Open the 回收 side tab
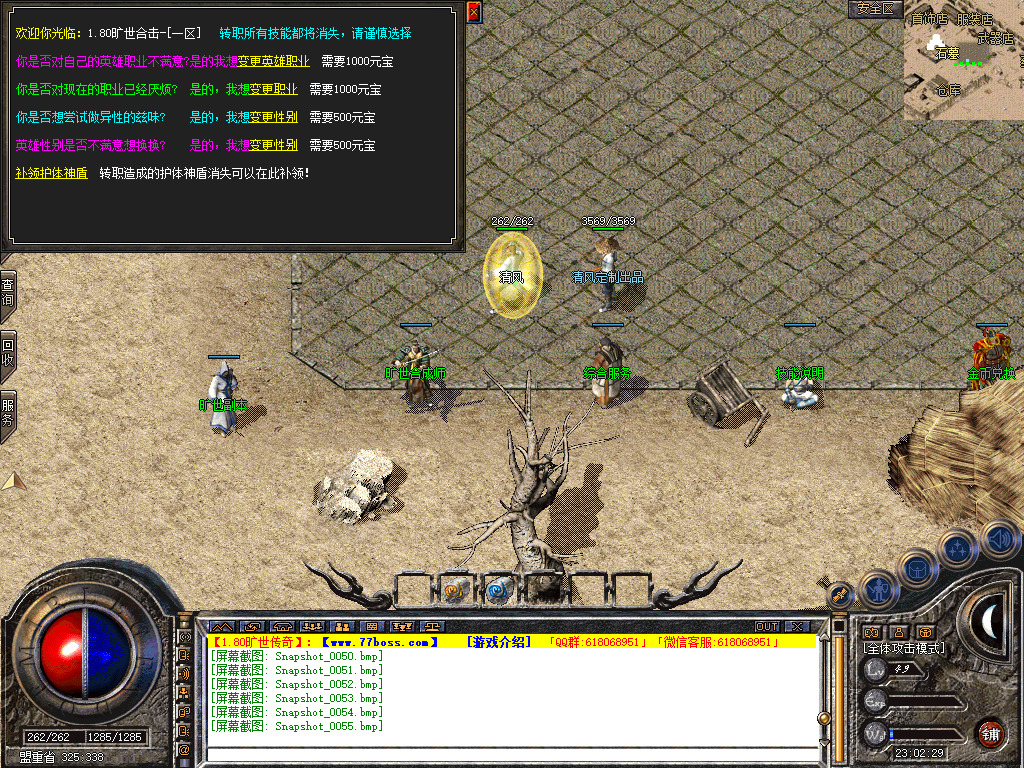This screenshot has width=1024, height=768. [x=7, y=352]
